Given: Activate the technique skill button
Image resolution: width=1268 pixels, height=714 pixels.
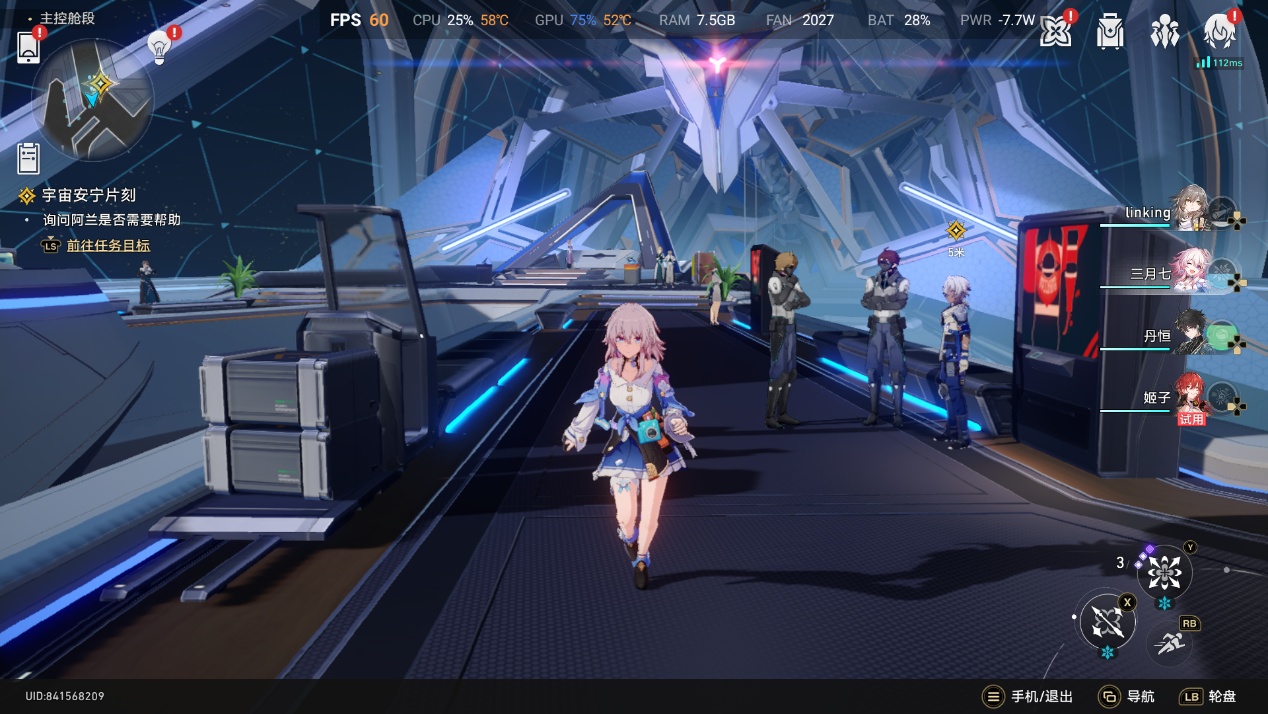Looking at the screenshot, I should point(1164,573).
